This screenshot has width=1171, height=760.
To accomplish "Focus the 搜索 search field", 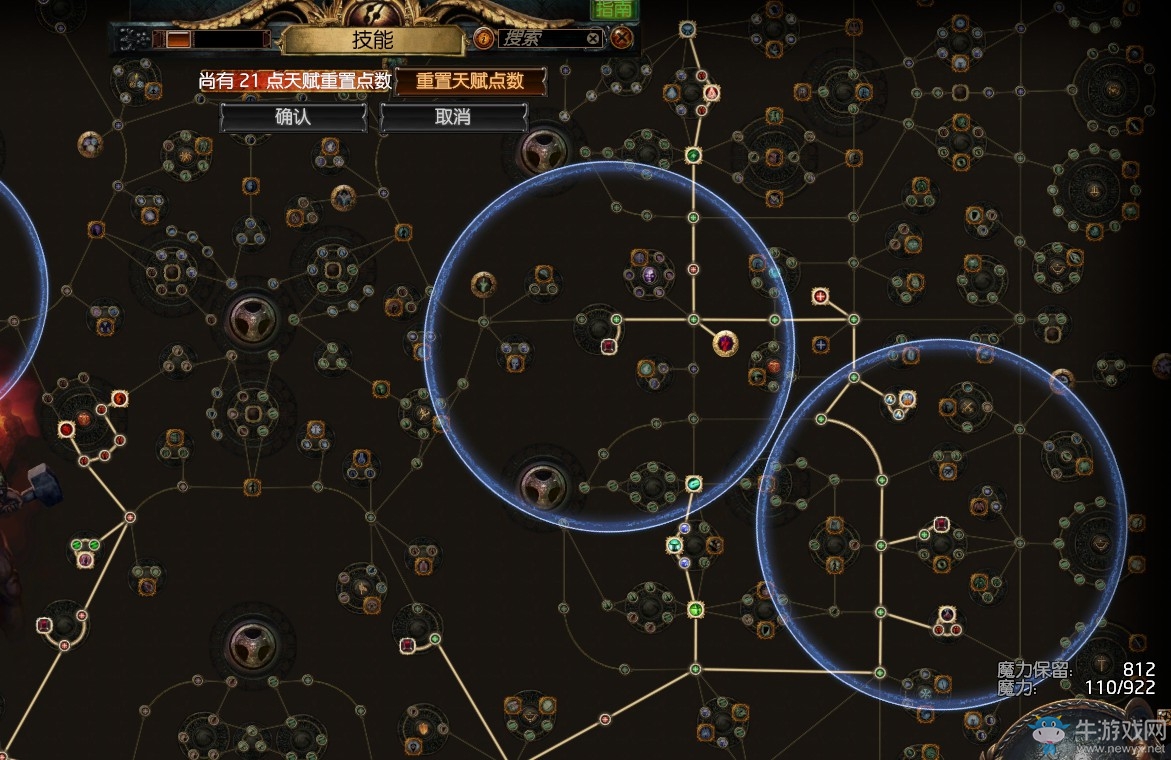I will point(538,39).
